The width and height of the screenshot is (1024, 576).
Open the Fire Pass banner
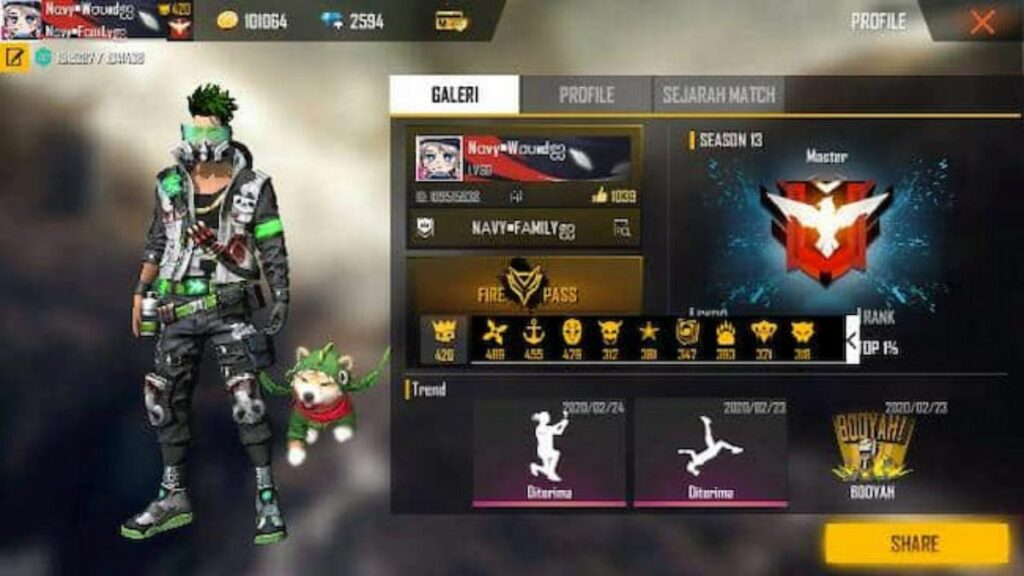point(524,285)
